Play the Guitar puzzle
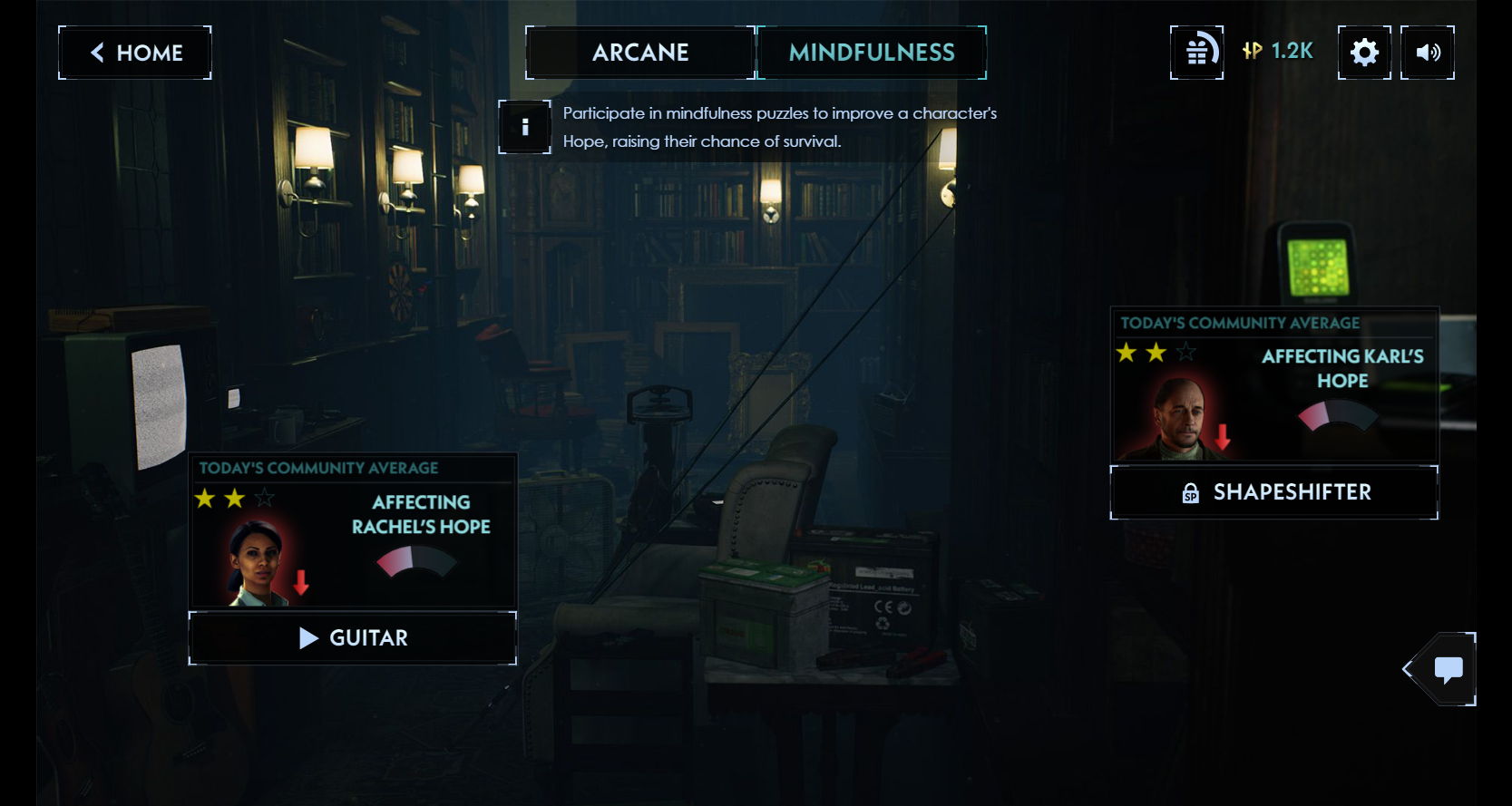1512x806 pixels. (x=353, y=638)
